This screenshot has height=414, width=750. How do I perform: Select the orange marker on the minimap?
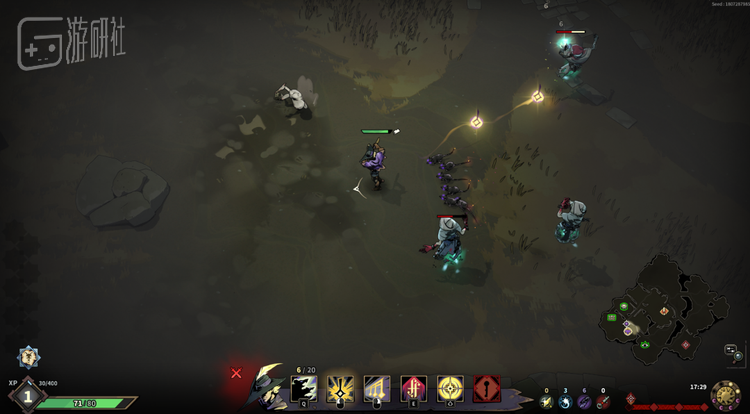pos(664,311)
